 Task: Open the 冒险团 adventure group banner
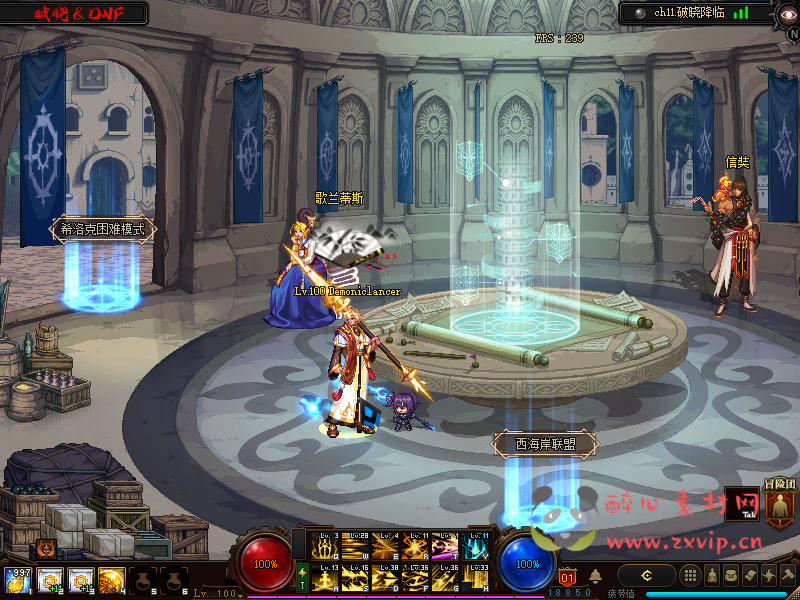tap(780, 505)
